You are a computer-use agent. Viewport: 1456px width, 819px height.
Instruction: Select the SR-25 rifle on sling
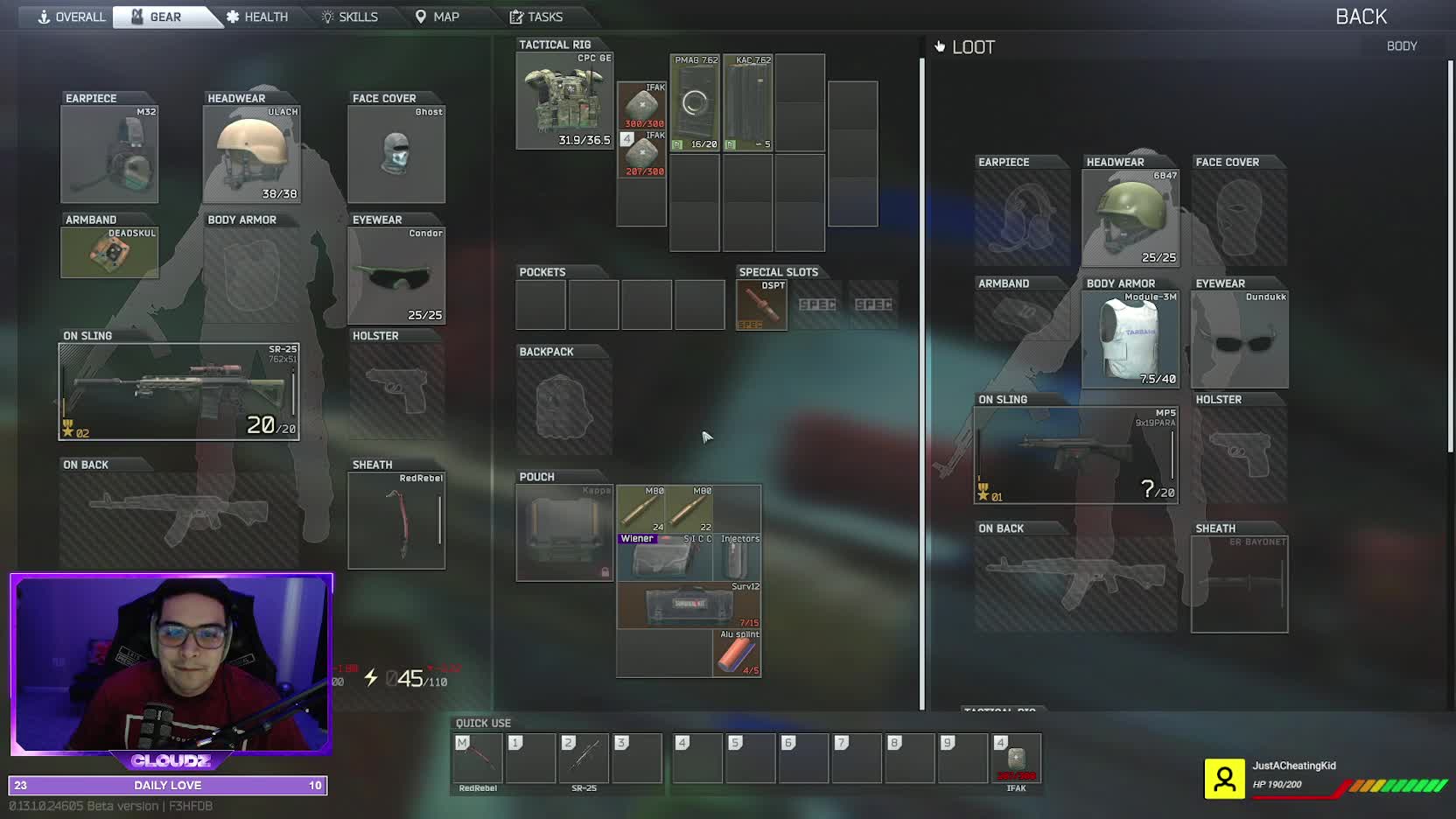pyautogui.click(x=178, y=391)
